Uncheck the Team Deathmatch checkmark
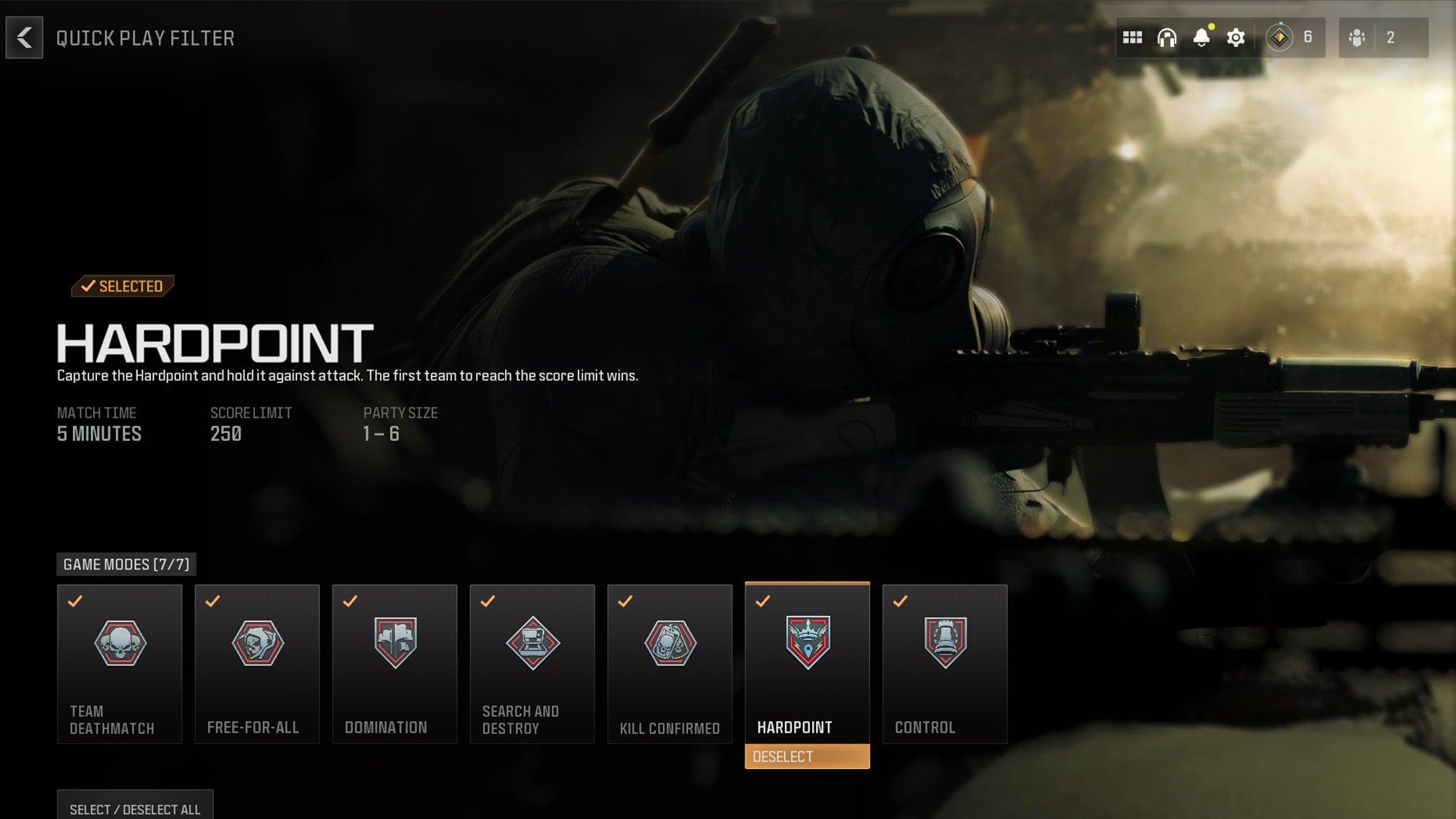 tap(74, 603)
